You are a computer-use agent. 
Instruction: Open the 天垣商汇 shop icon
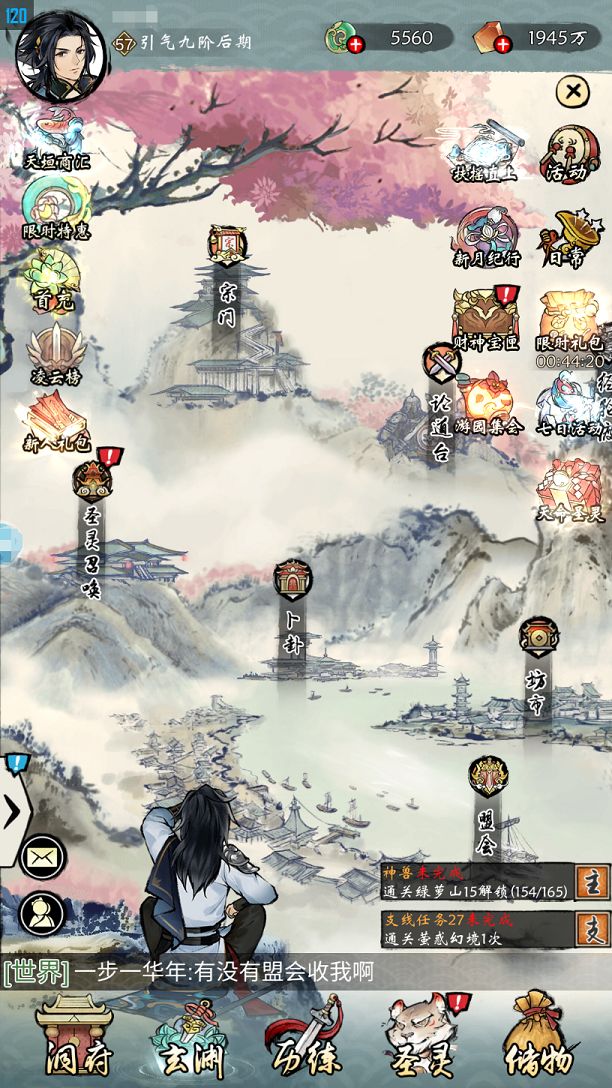click(55, 137)
